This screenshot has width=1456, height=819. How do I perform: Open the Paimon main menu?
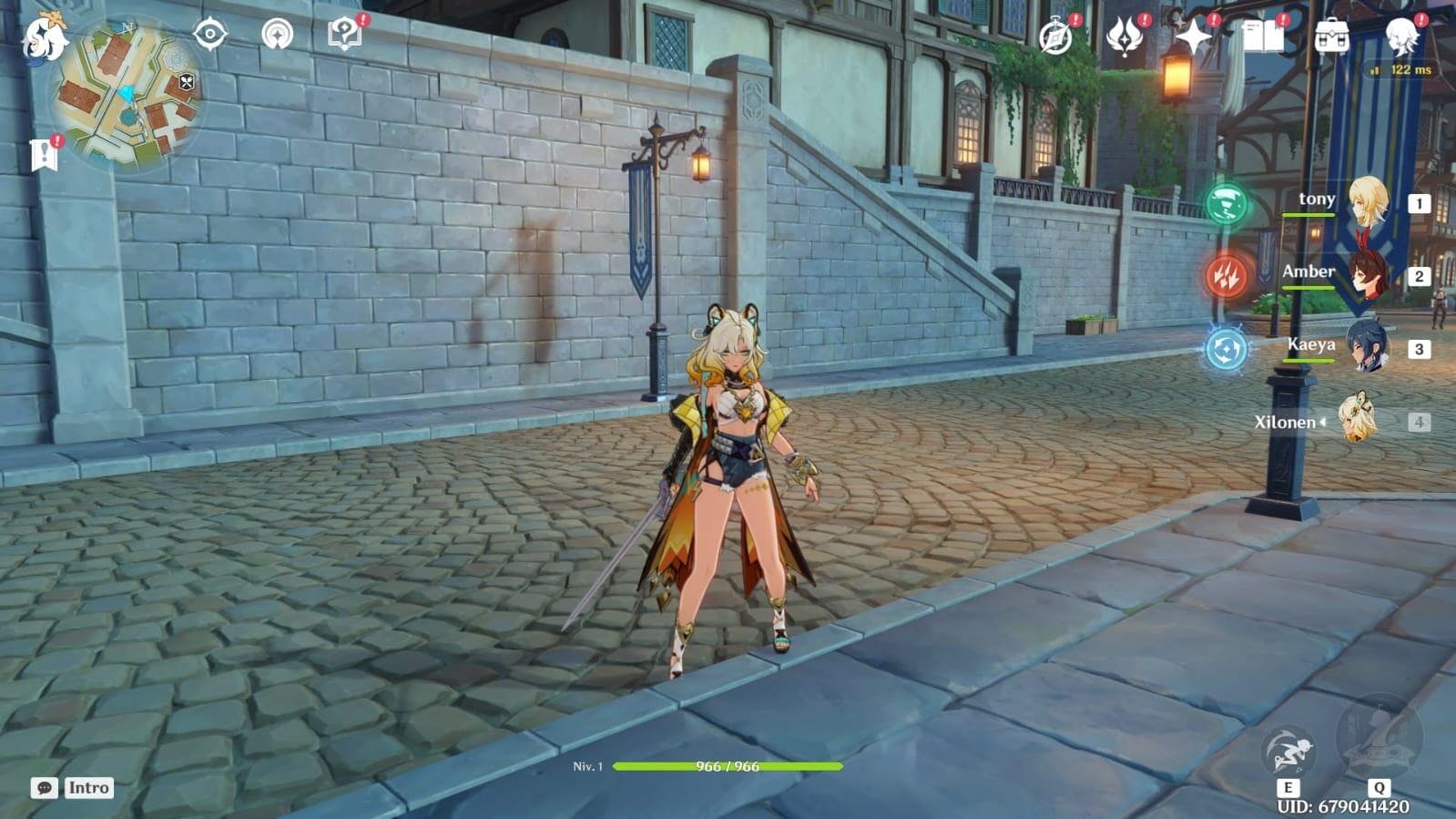coord(43,38)
